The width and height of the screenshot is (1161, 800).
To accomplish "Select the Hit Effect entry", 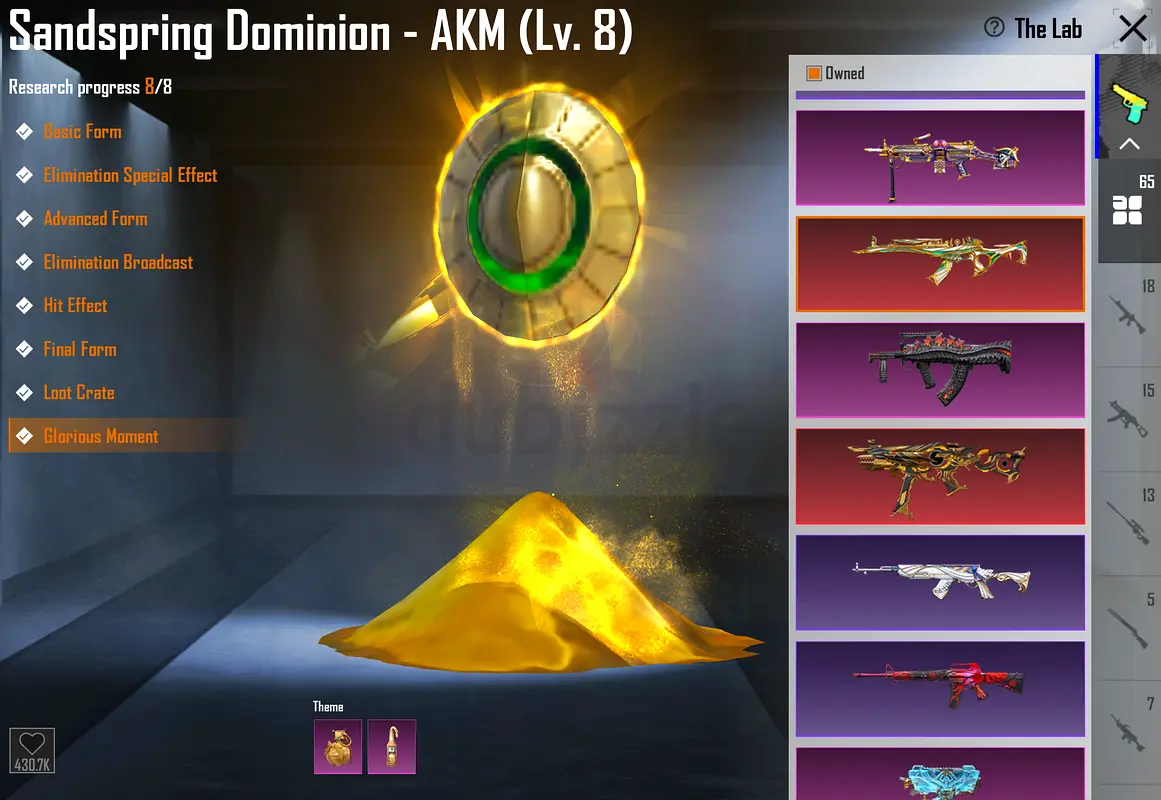I will click(75, 306).
